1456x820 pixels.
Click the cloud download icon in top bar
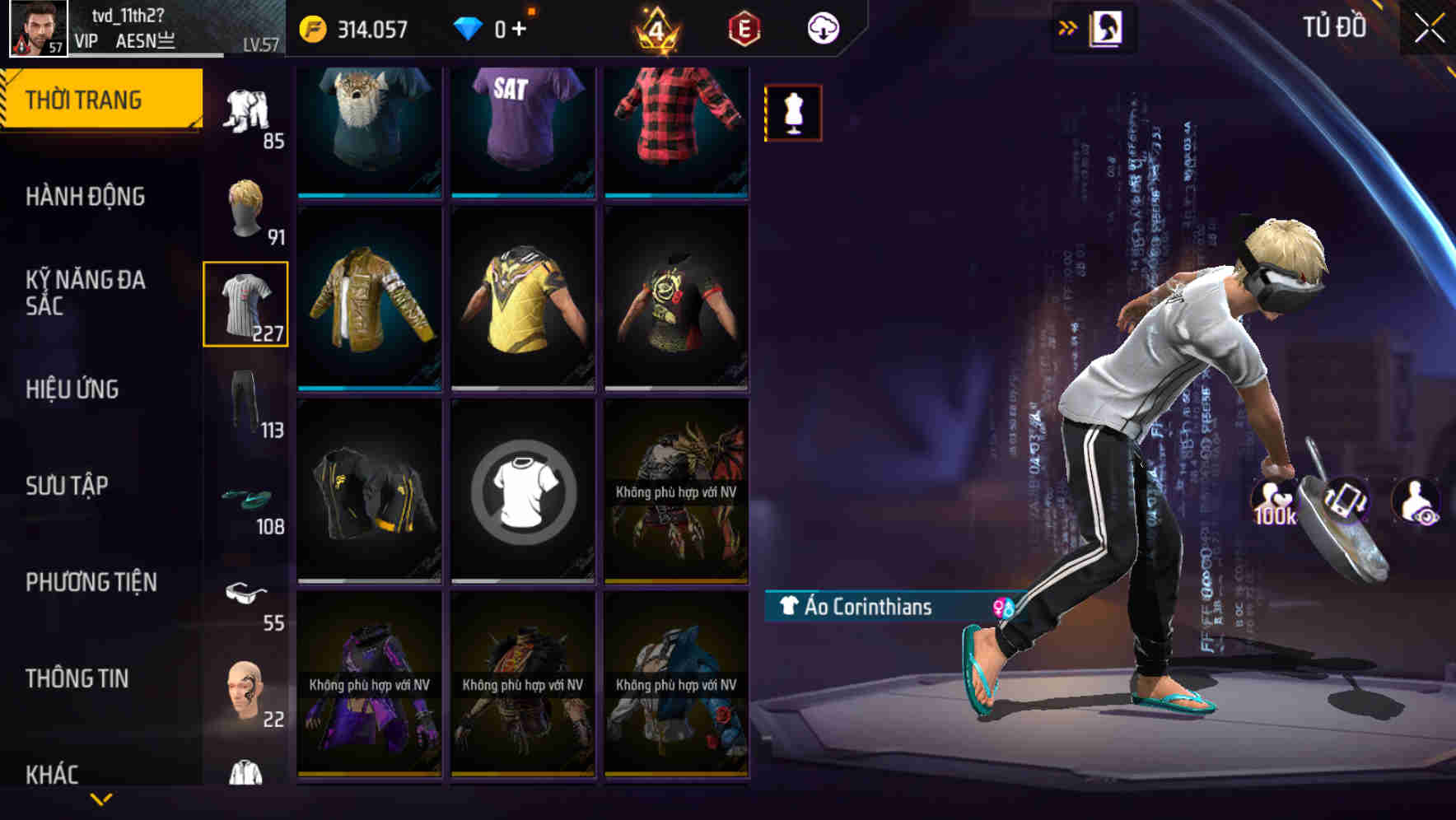821,26
